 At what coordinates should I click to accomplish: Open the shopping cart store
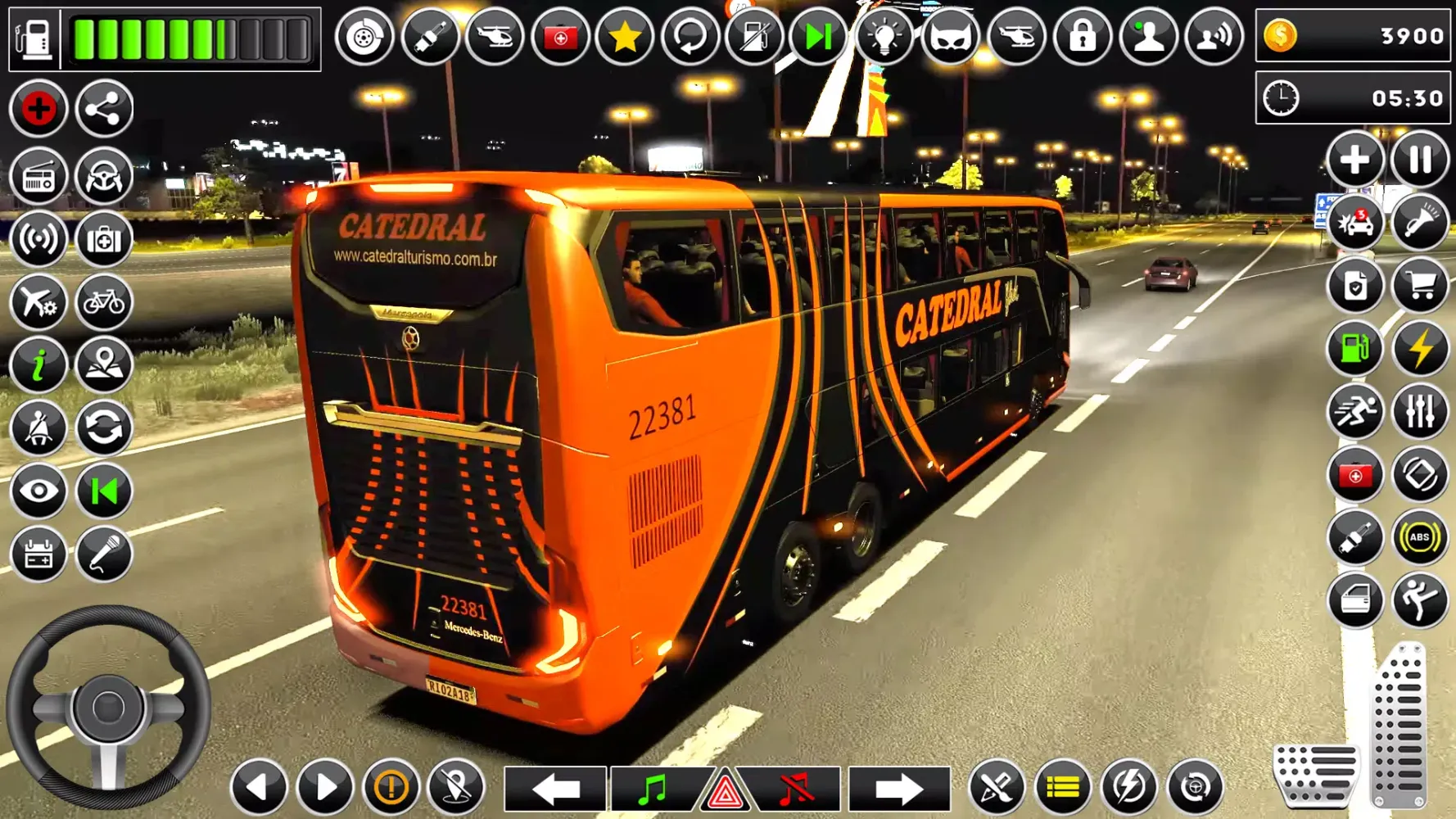(x=1419, y=286)
